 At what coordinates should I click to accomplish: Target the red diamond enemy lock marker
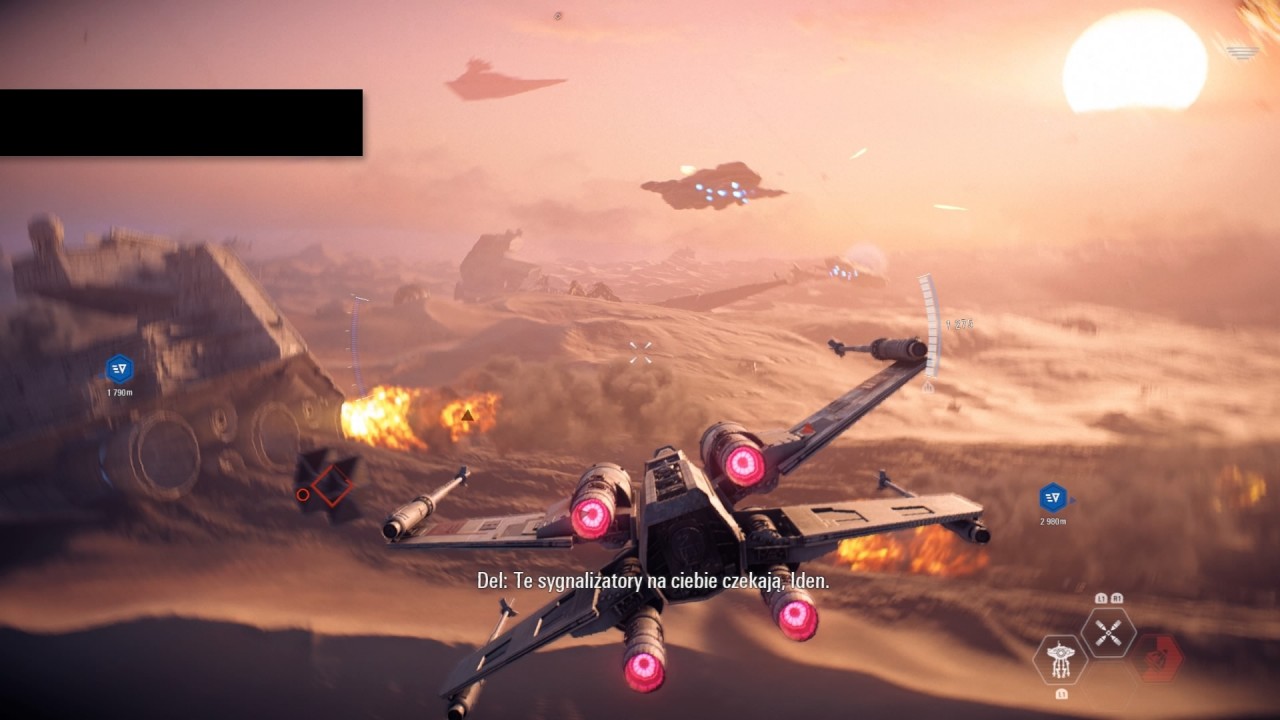point(331,485)
